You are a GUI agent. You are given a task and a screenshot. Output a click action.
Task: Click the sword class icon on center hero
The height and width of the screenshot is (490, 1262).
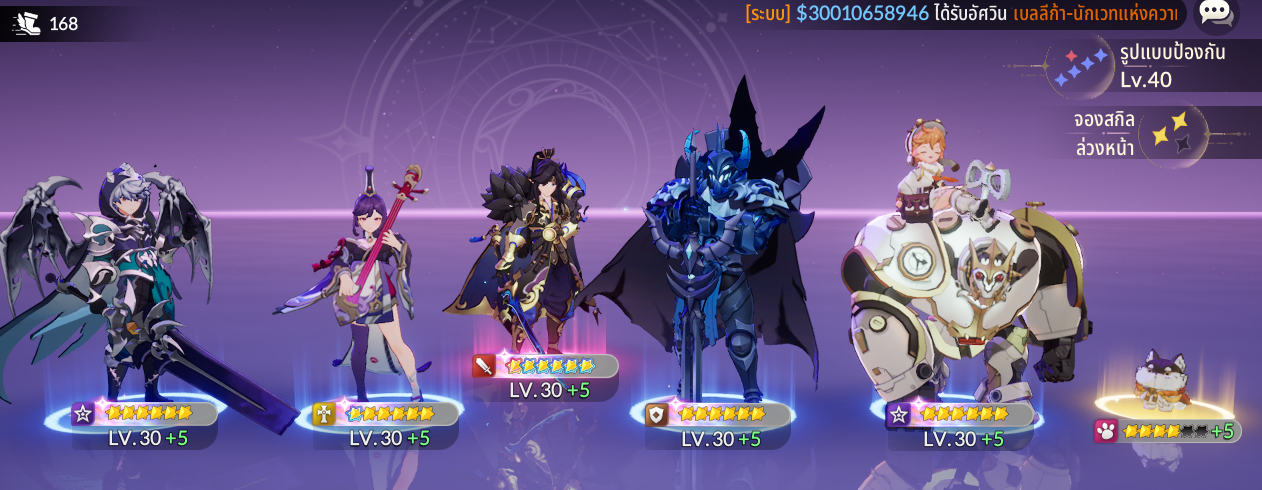click(x=485, y=366)
